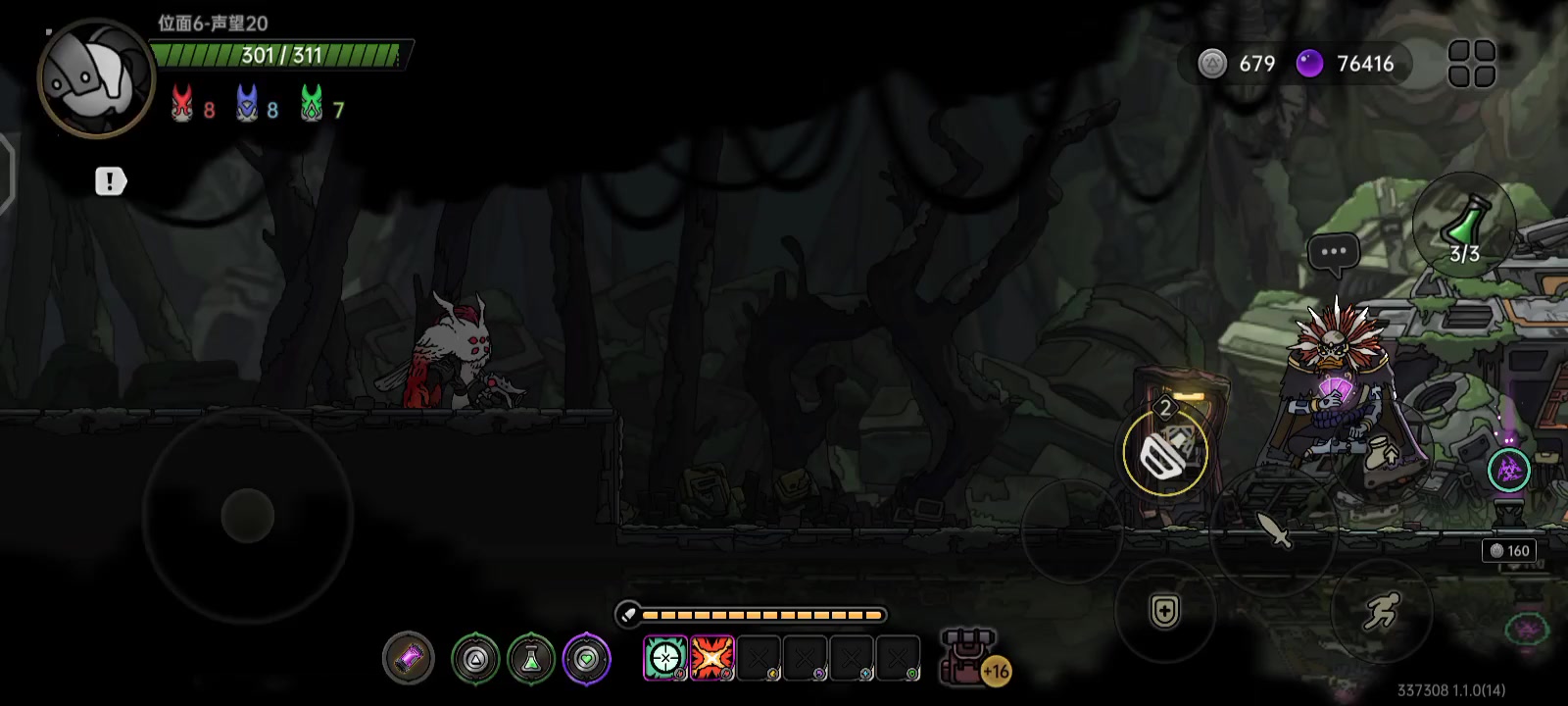This screenshot has width=1568, height=706.
Task: Tap the purple rune icon with teal ring
Action: tap(1508, 471)
